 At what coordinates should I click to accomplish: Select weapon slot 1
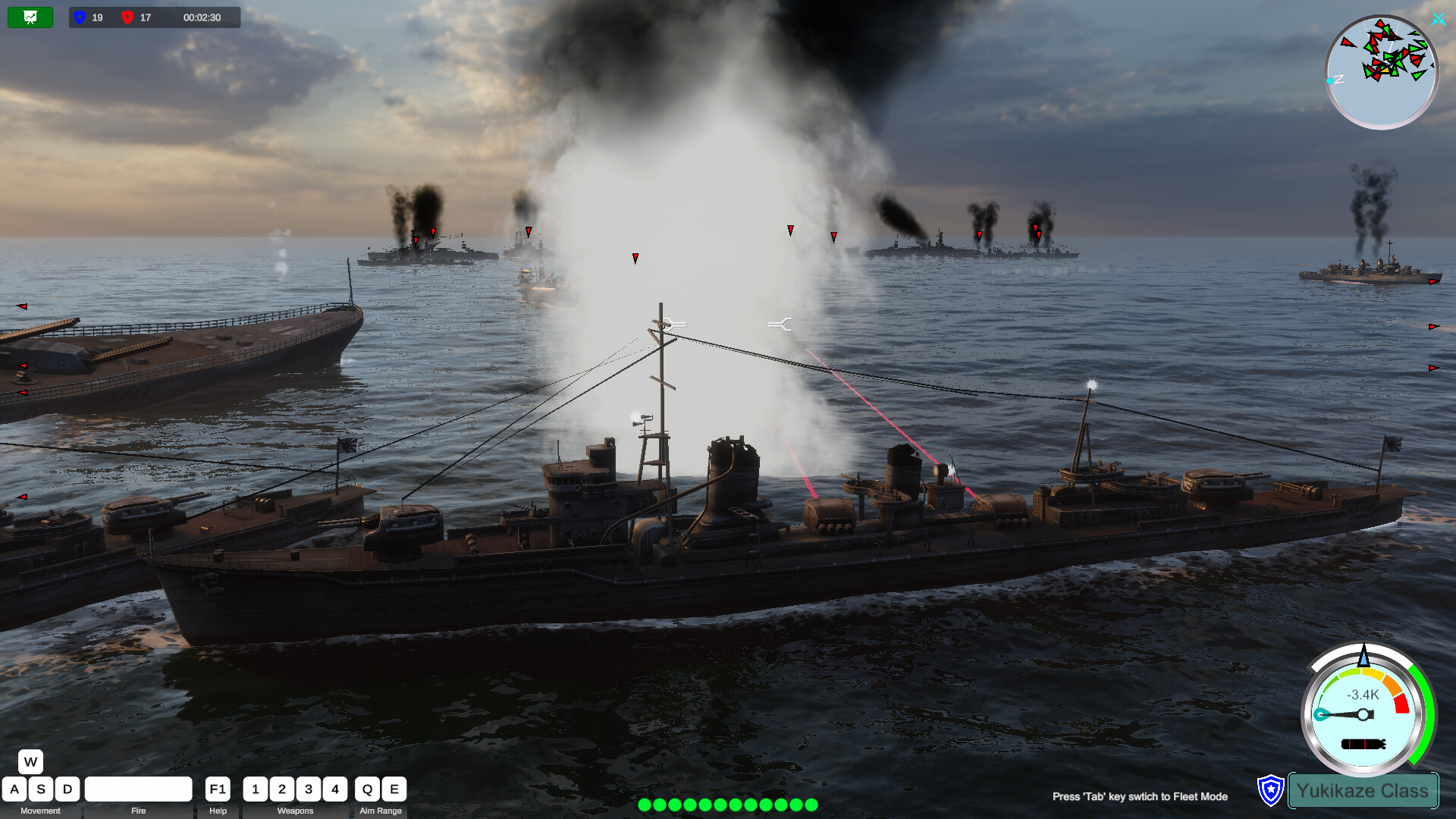tap(256, 789)
